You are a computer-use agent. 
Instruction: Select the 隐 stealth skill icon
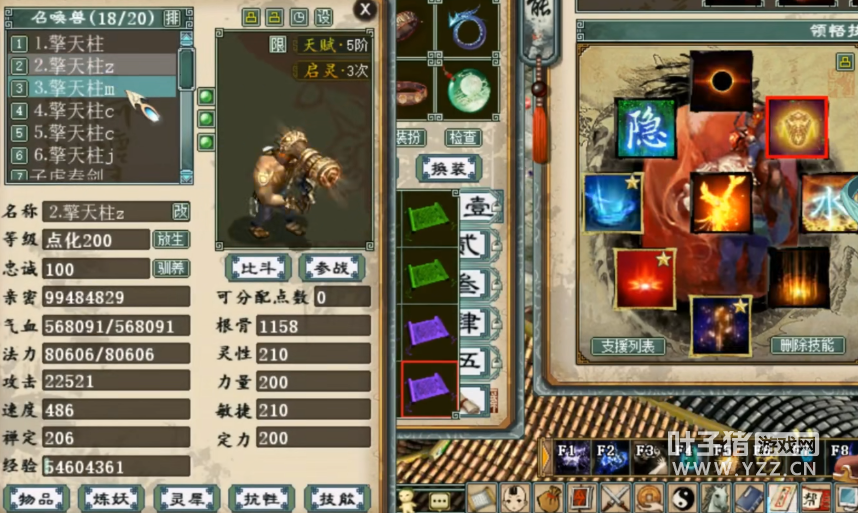pyautogui.click(x=644, y=127)
